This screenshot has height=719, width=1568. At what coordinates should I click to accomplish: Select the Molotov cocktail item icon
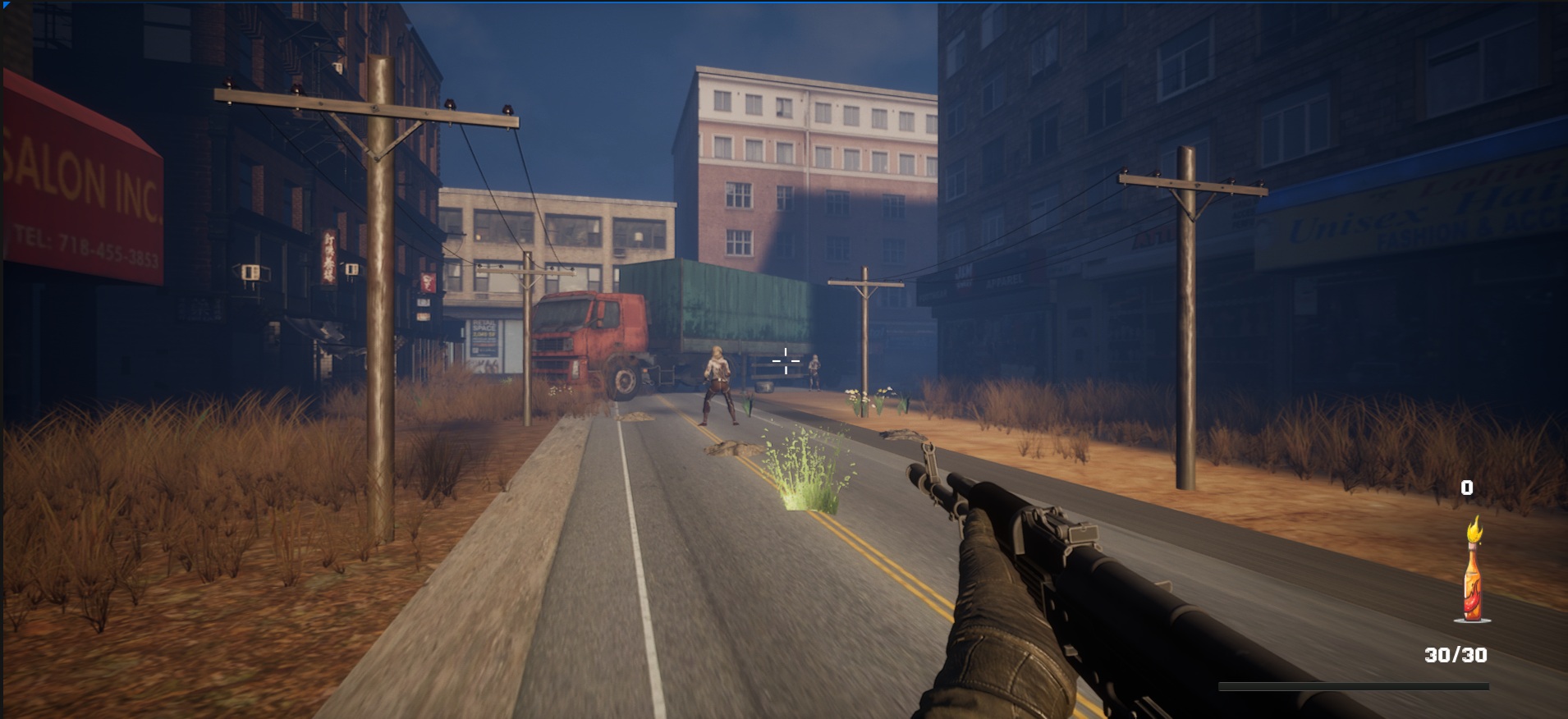tap(1474, 575)
